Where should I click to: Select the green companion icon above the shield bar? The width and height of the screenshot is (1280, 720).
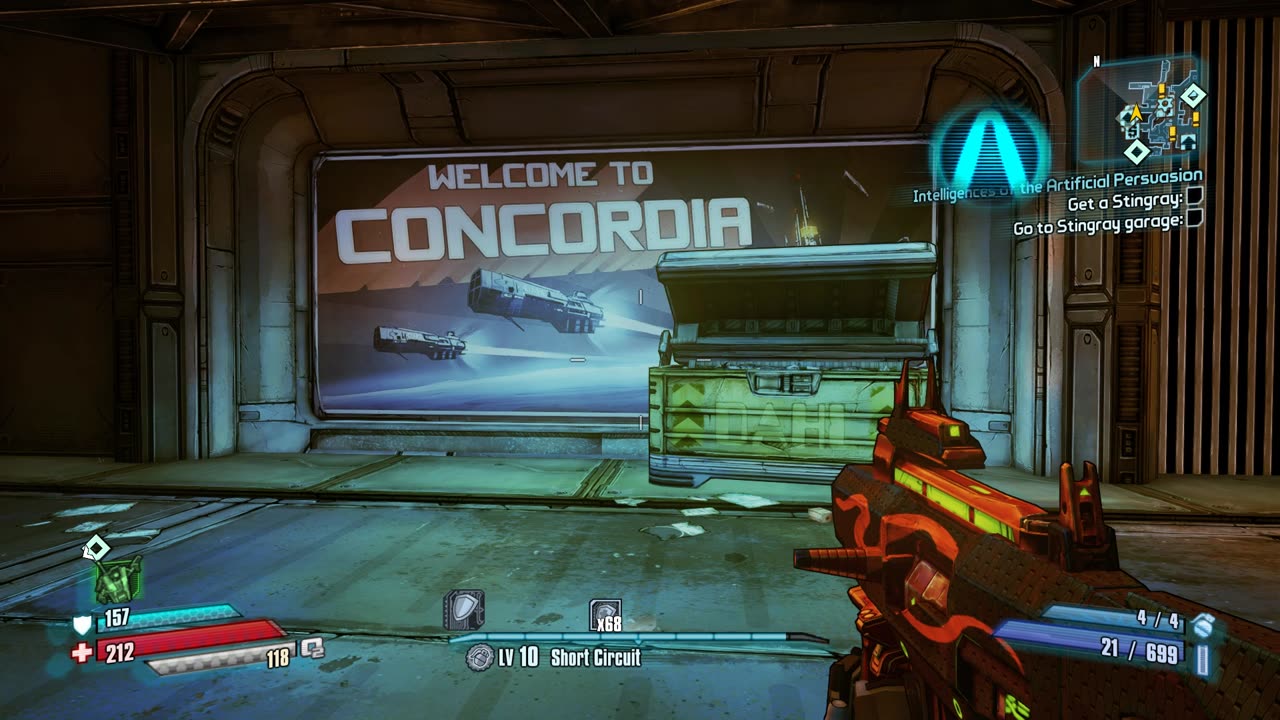click(118, 580)
